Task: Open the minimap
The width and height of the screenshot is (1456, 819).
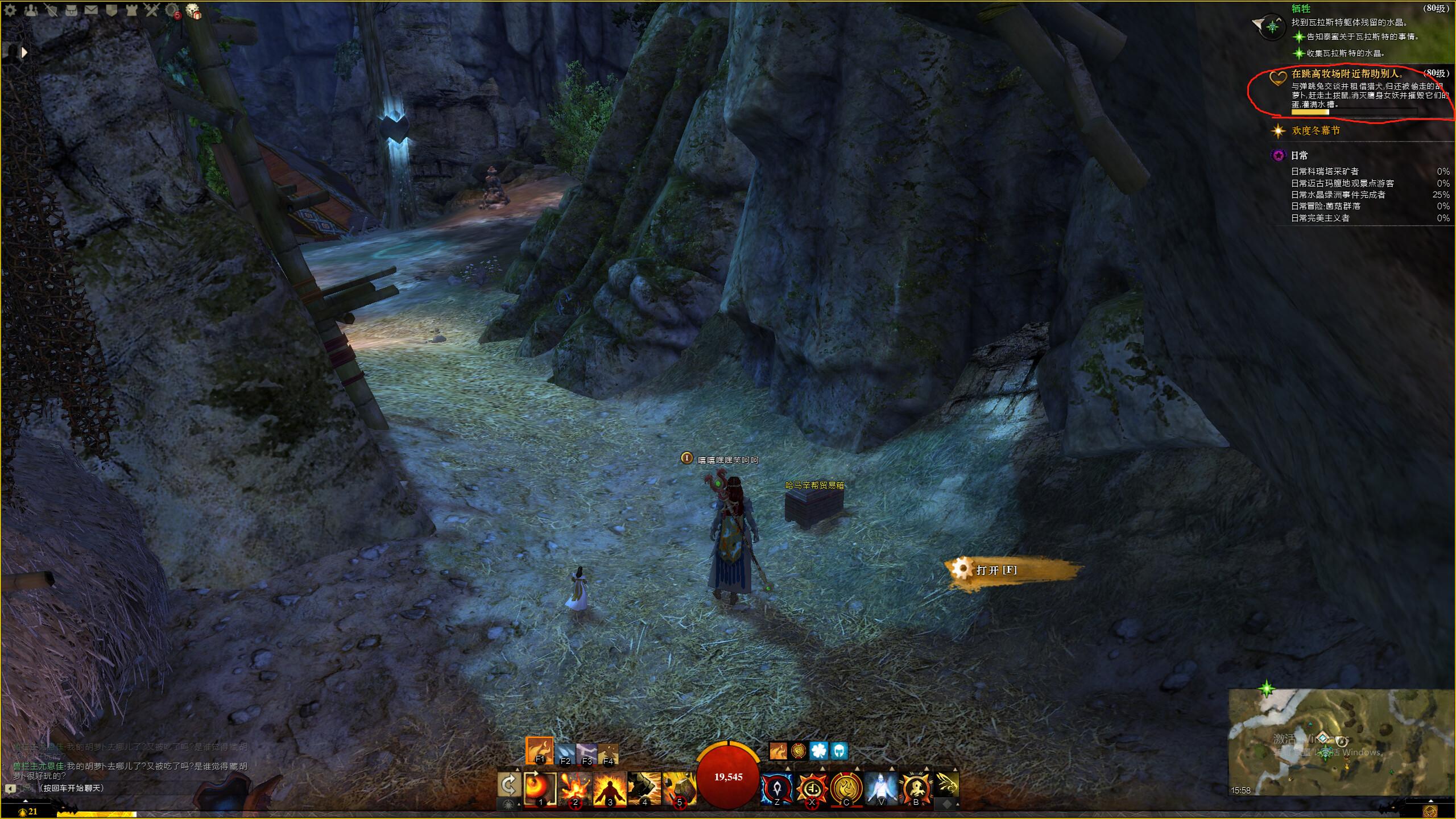Action: point(1341,742)
